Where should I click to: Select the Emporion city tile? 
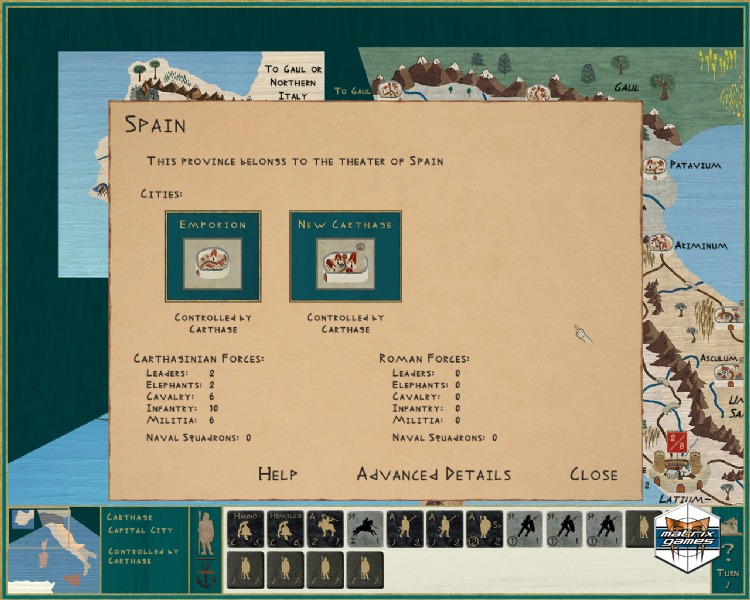[x=212, y=256]
